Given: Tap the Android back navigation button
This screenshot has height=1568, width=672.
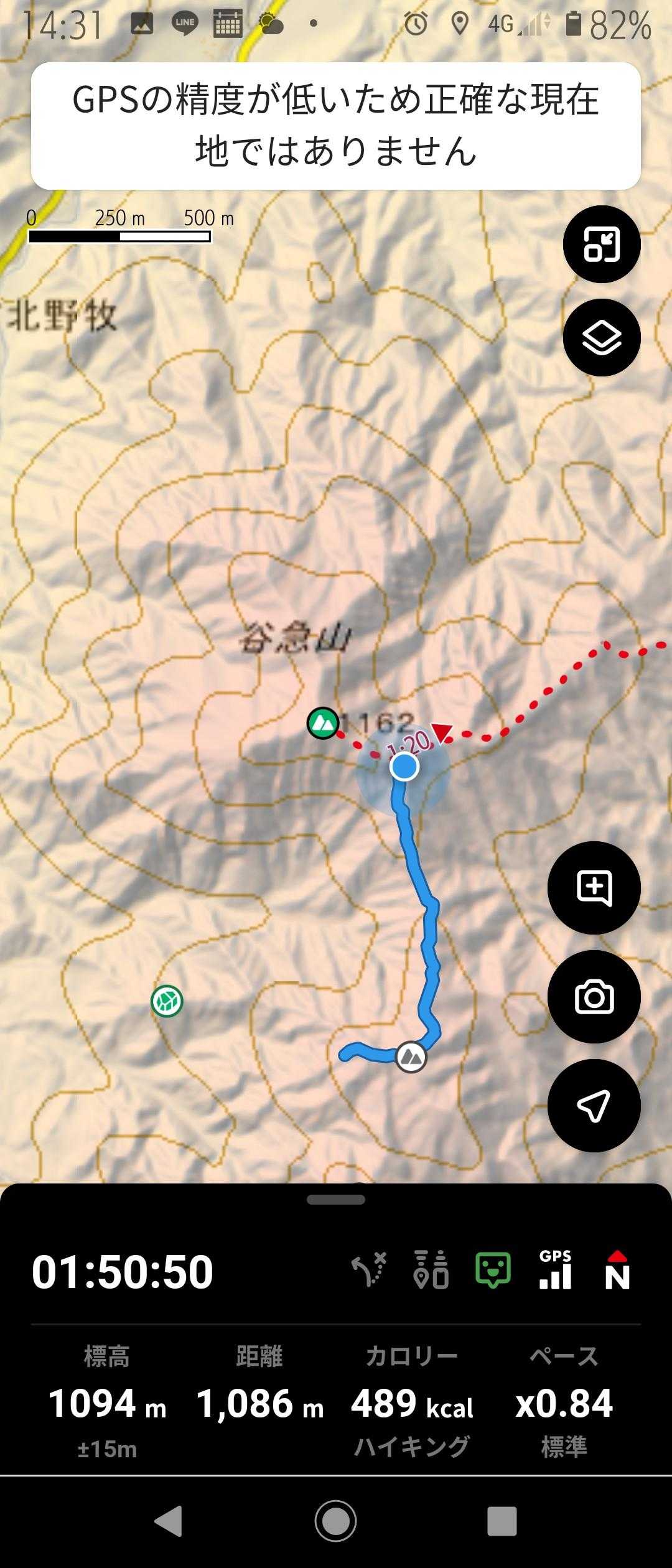Looking at the screenshot, I should click(x=168, y=1521).
